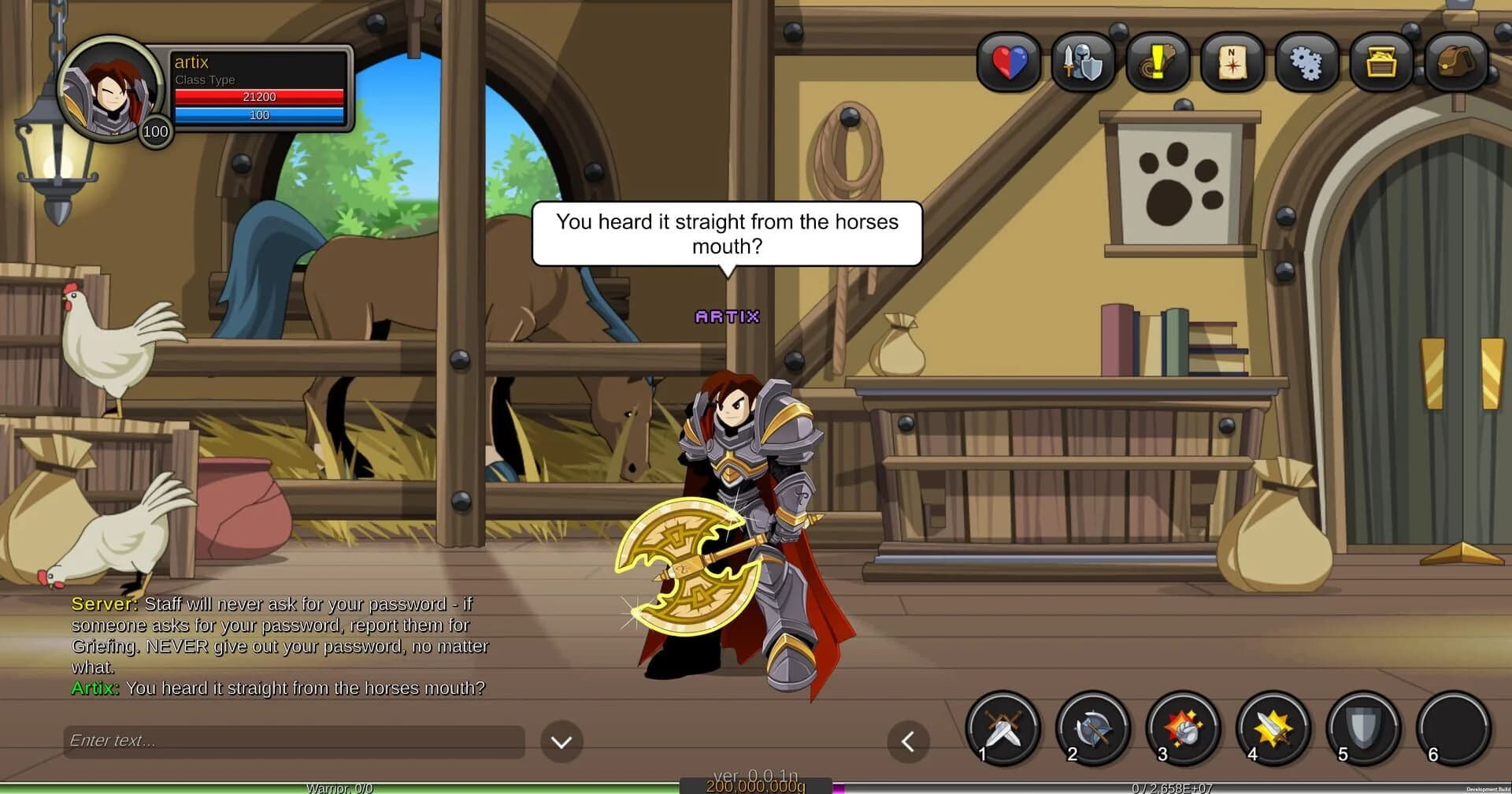The width and height of the screenshot is (1512, 794).
Task: Trigger the sword burst skill in slot 4
Action: tap(1273, 729)
